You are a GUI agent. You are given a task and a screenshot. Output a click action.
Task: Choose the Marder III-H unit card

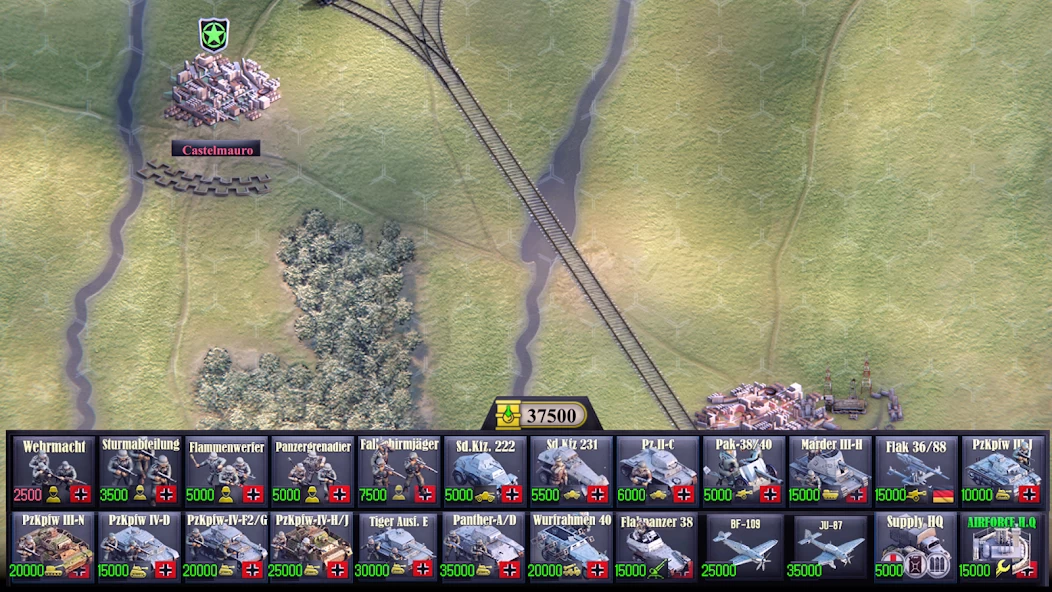click(x=830, y=470)
